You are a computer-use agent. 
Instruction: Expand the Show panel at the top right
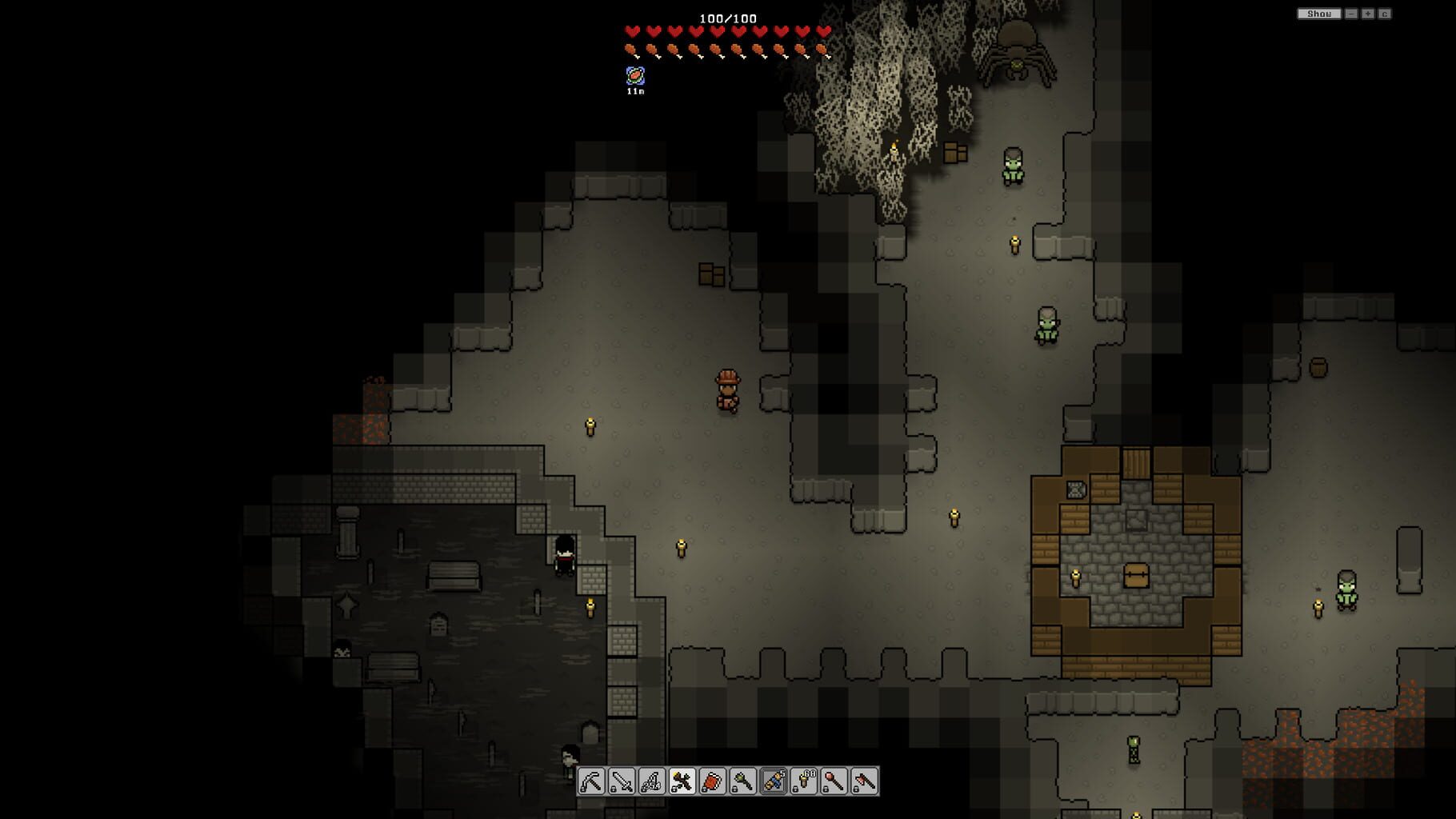point(1319,13)
